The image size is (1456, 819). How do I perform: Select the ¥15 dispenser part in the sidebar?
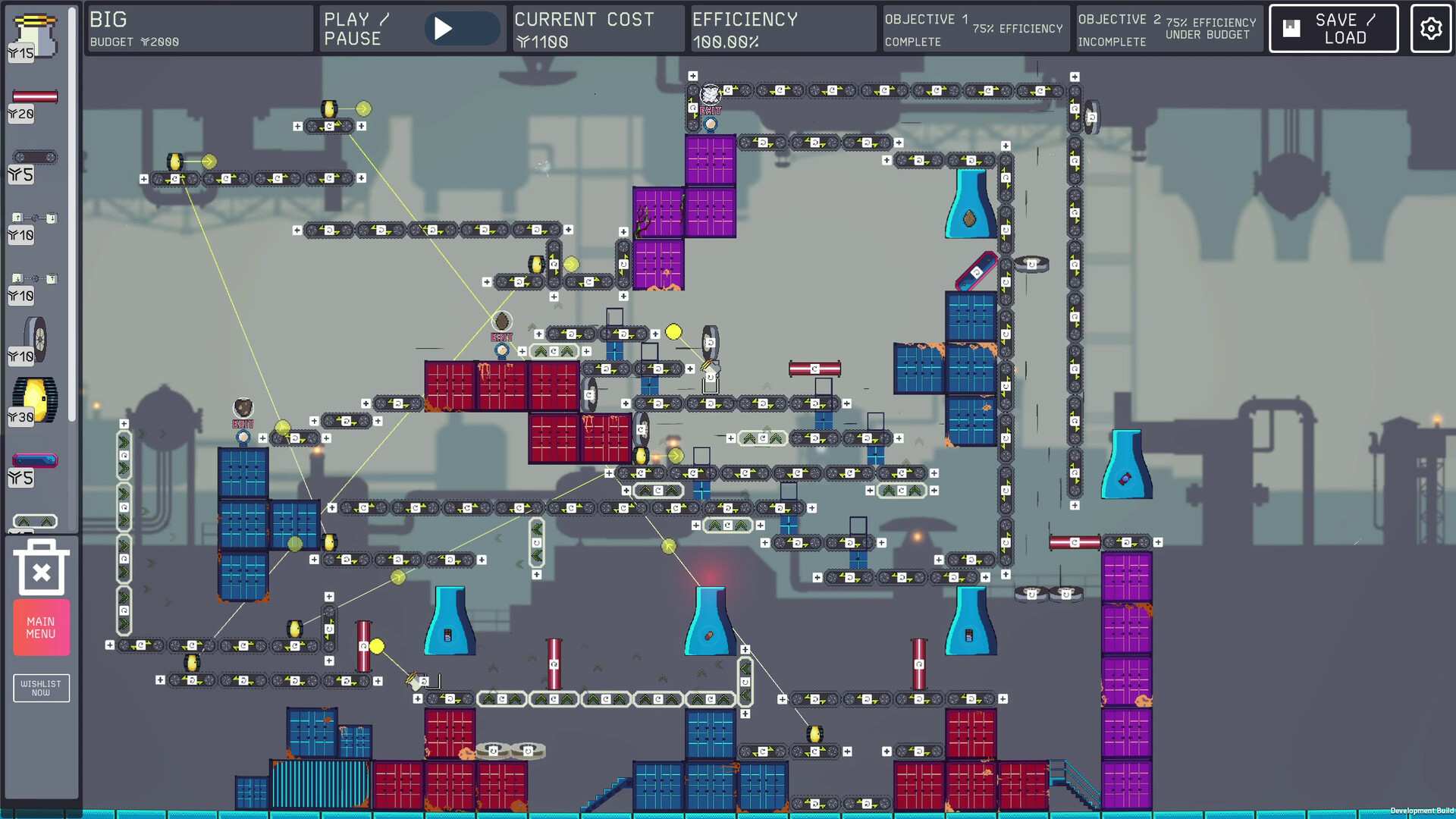click(x=34, y=32)
